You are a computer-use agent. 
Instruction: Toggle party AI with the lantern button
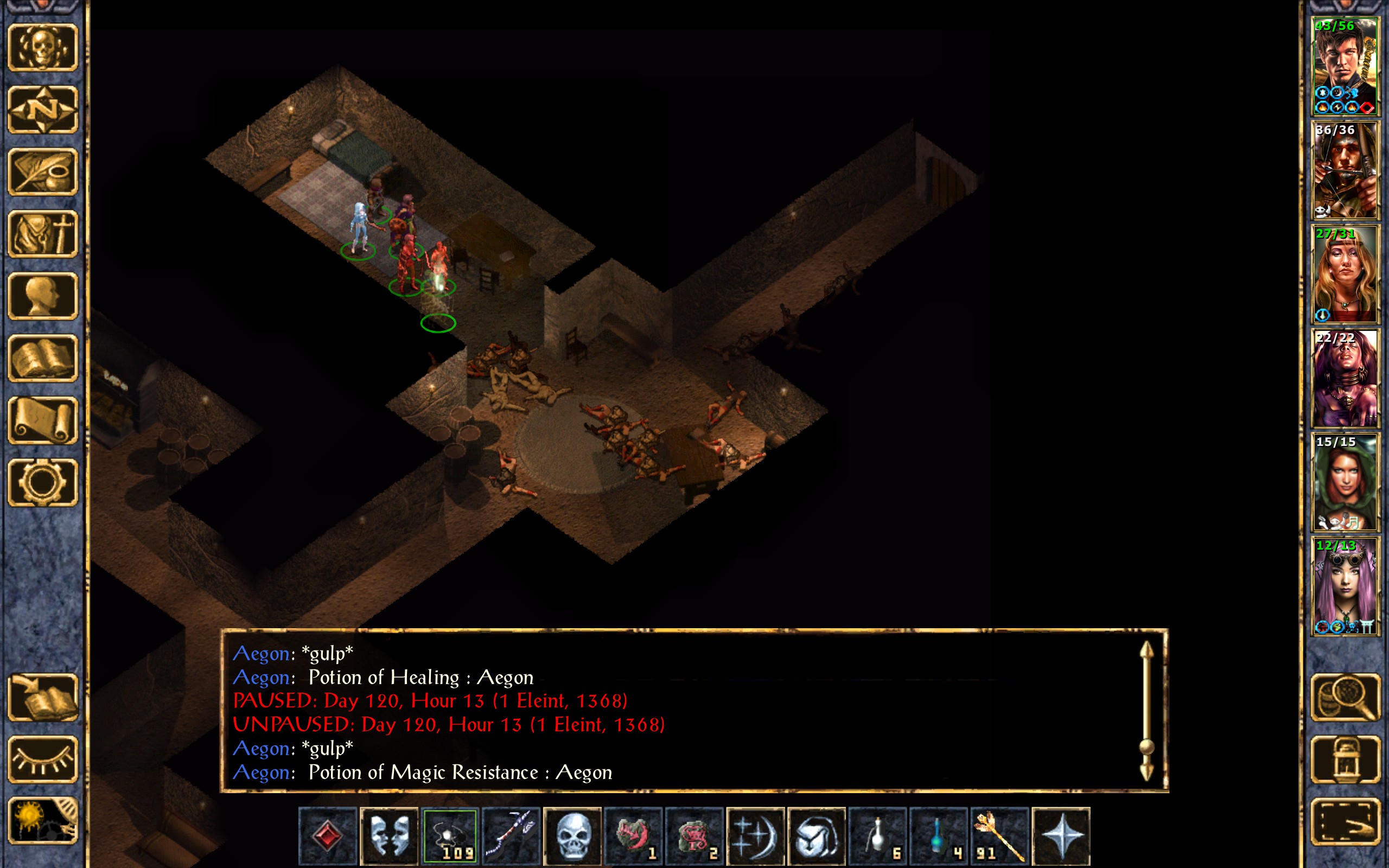point(1345,759)
